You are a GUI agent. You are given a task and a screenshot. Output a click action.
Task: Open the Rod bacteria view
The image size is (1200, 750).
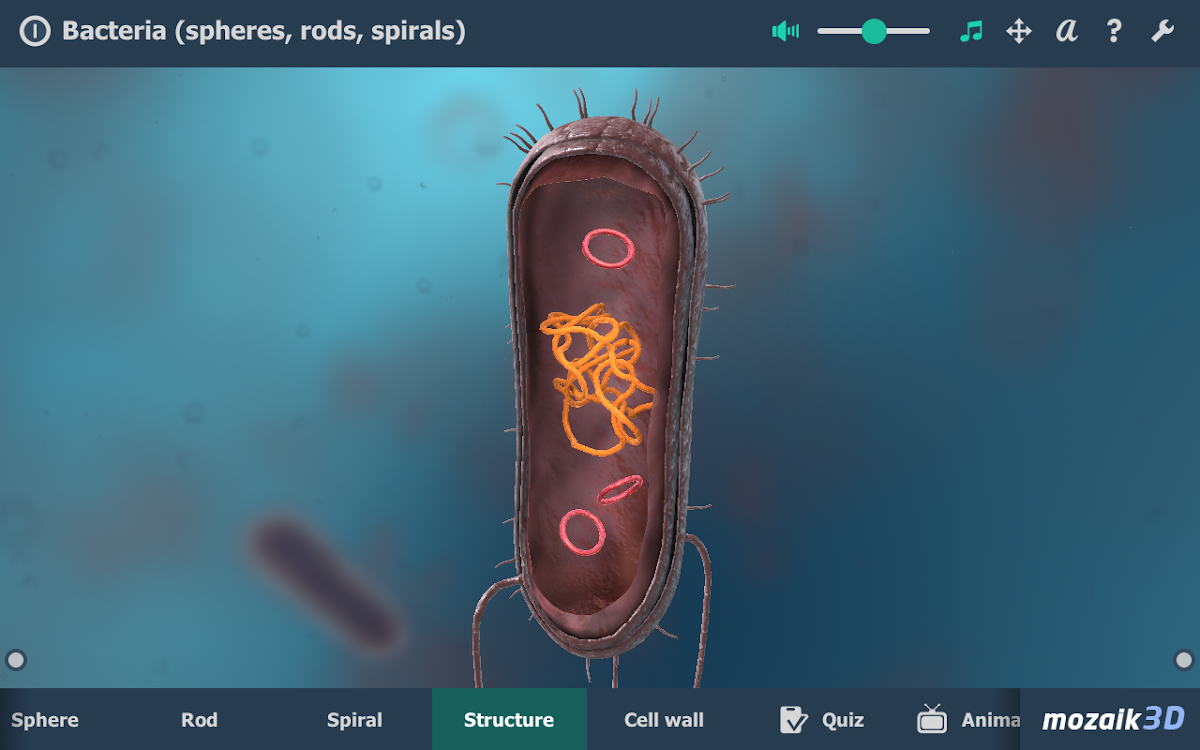(x=199, y=720)
